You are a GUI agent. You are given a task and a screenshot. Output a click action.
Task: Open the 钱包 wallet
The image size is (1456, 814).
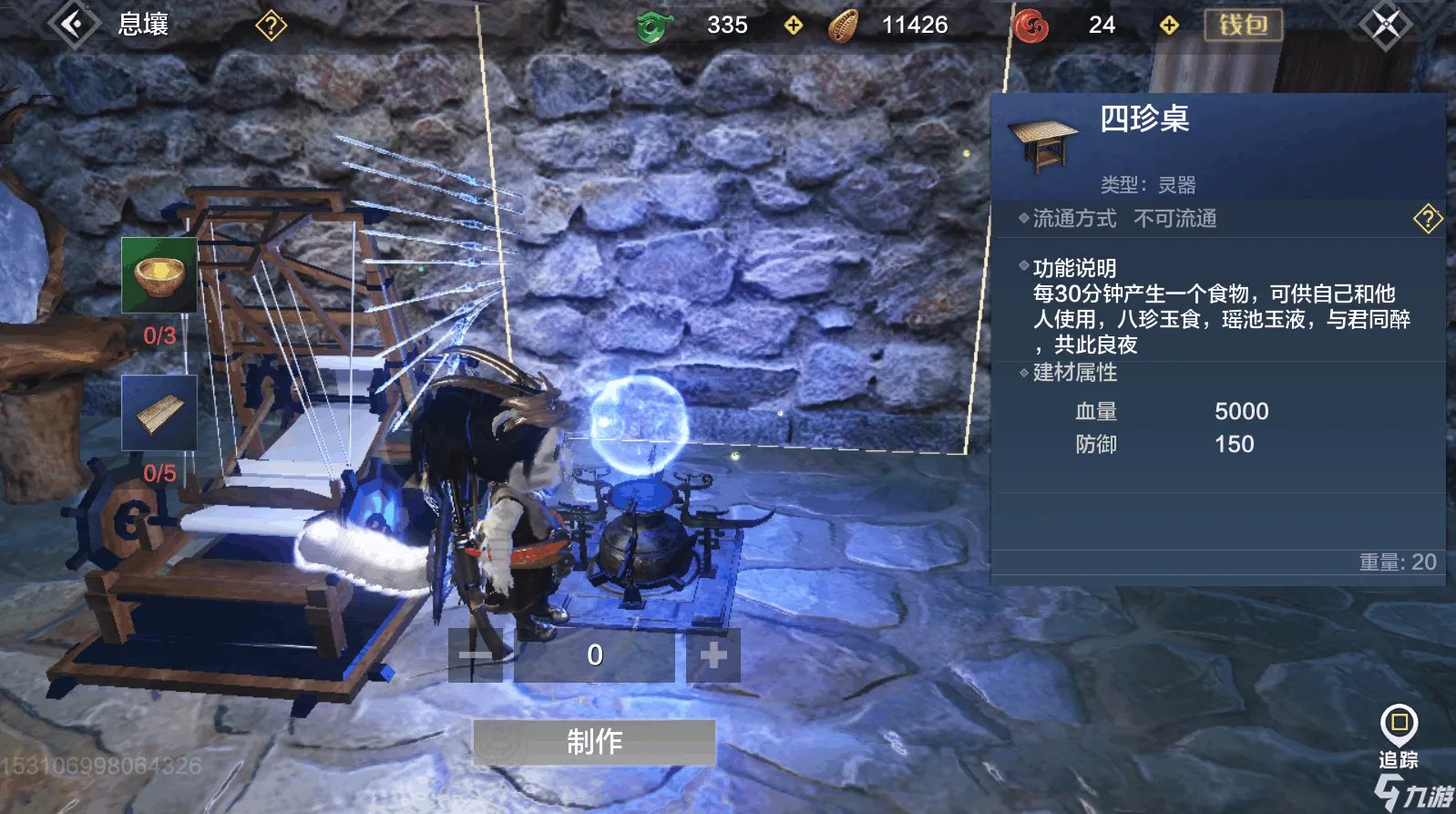[1243, 25]
